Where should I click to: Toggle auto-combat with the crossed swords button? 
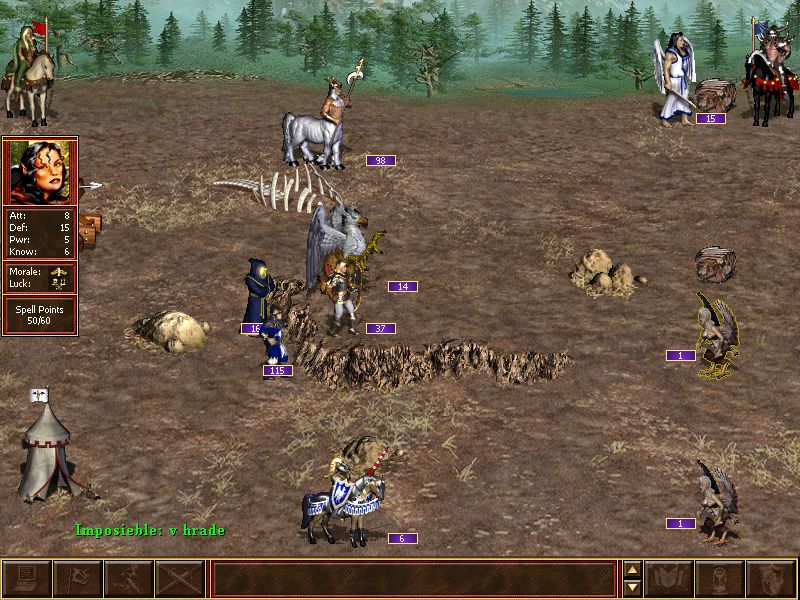[x=180, y=579]
